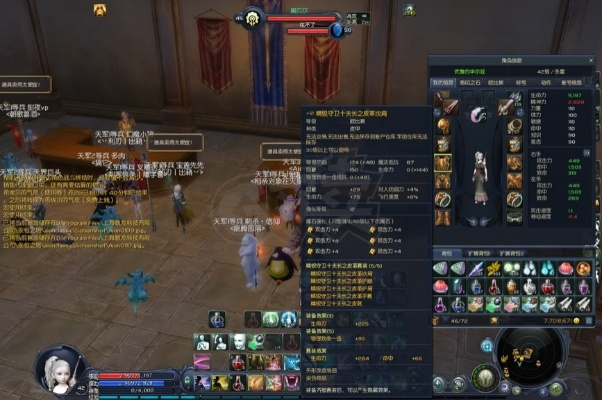The image size is (602, 400).
Task: Open the 动作 tab of character info
Action: click(x=546, y=83)
